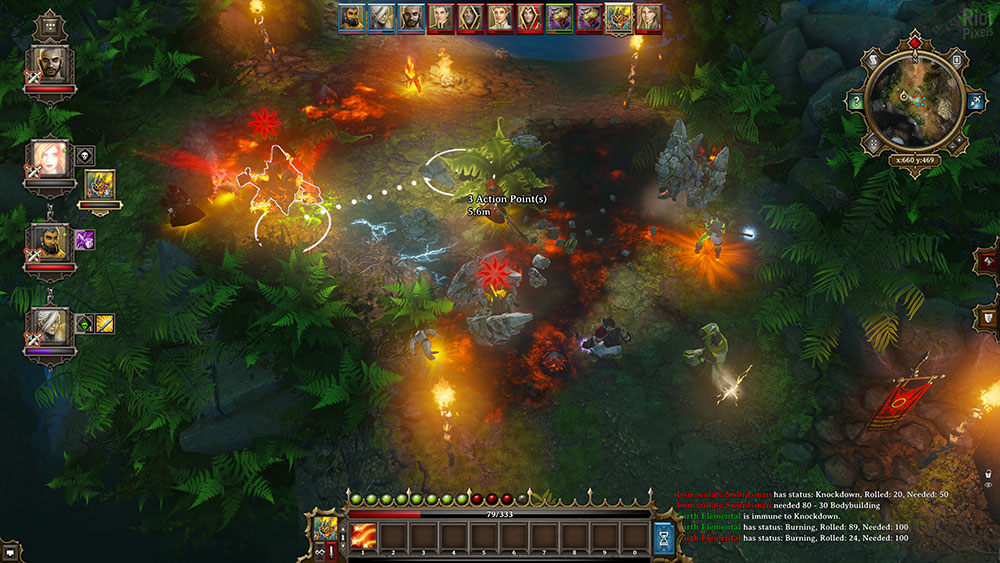This screenshot has height=563, width=1000.
Task: End turn with the blue hourglass button
Action: (664, 538)
